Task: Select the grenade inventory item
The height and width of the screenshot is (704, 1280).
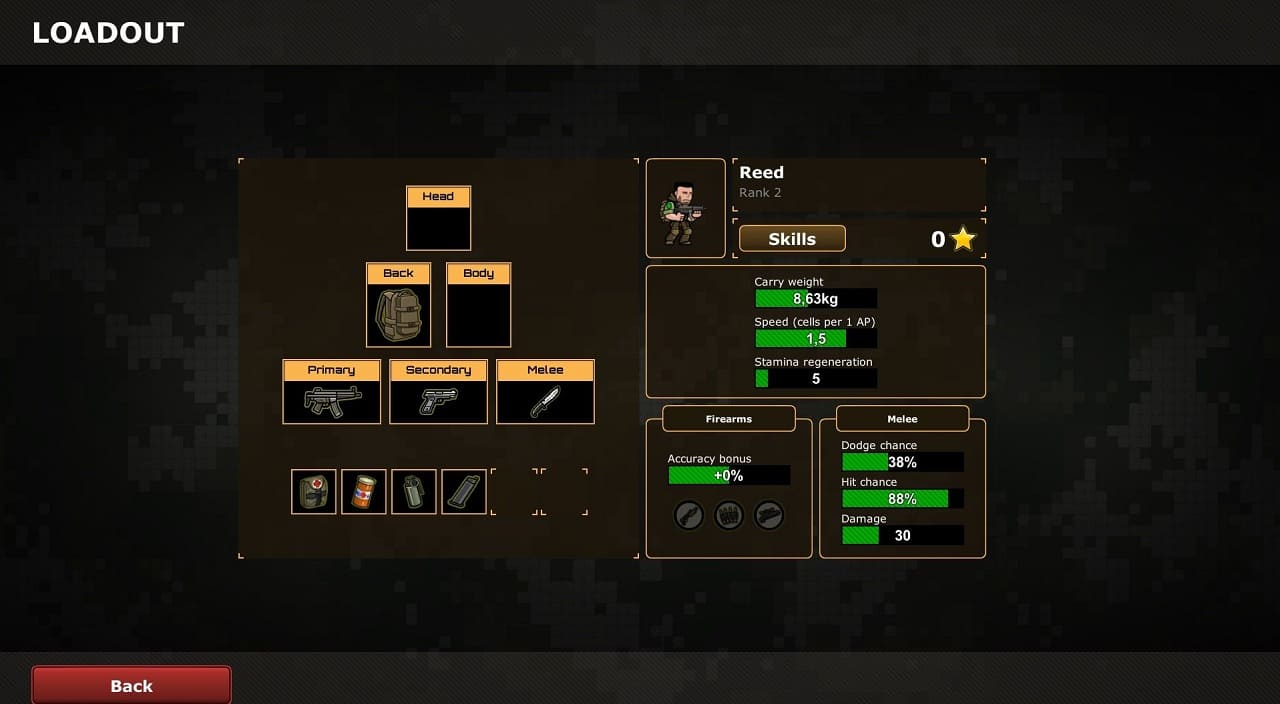Action: click(414, 492)
